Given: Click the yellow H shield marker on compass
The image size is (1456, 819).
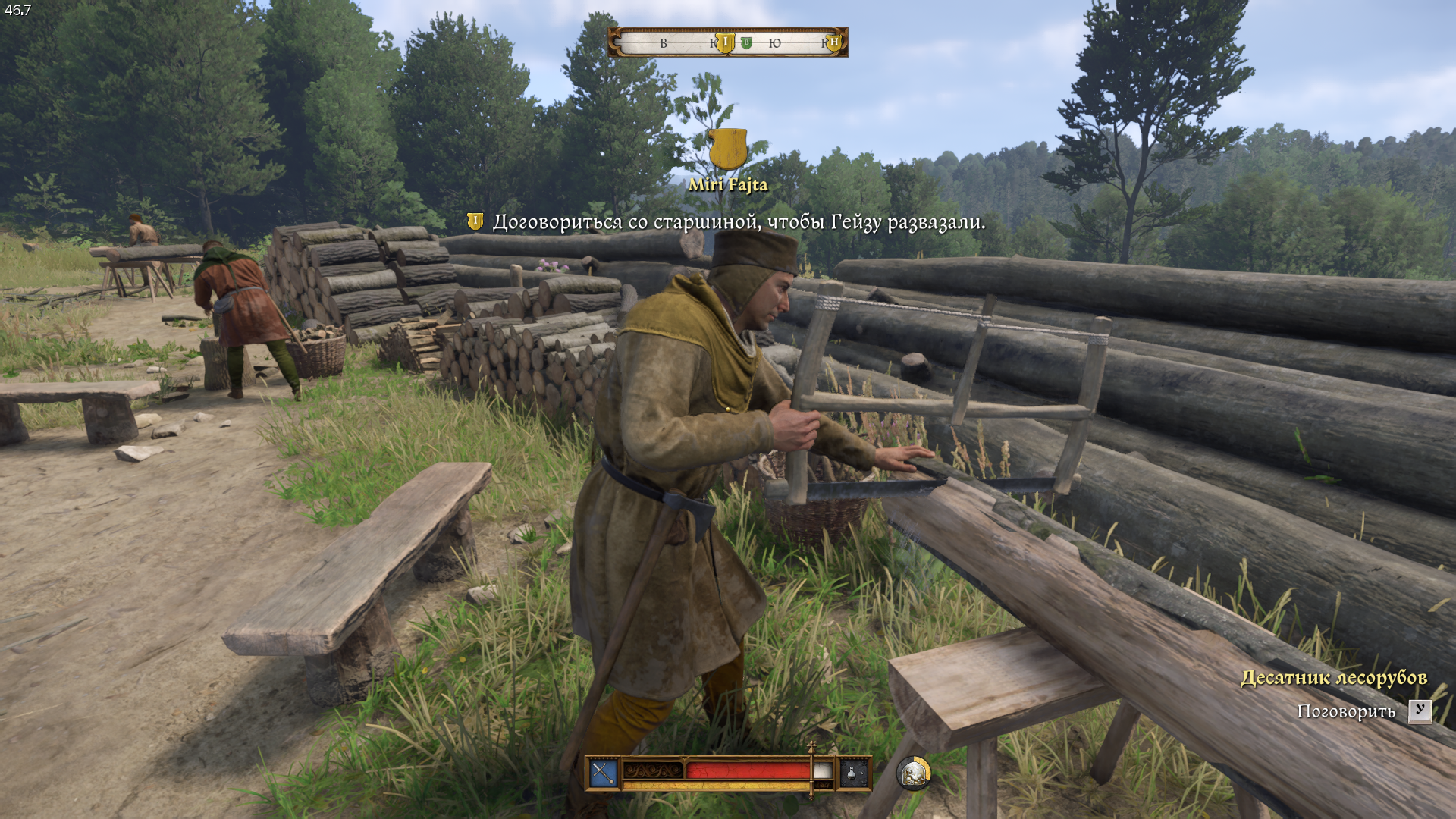Looking at the screenshot, I should click(x=834, y=43).
